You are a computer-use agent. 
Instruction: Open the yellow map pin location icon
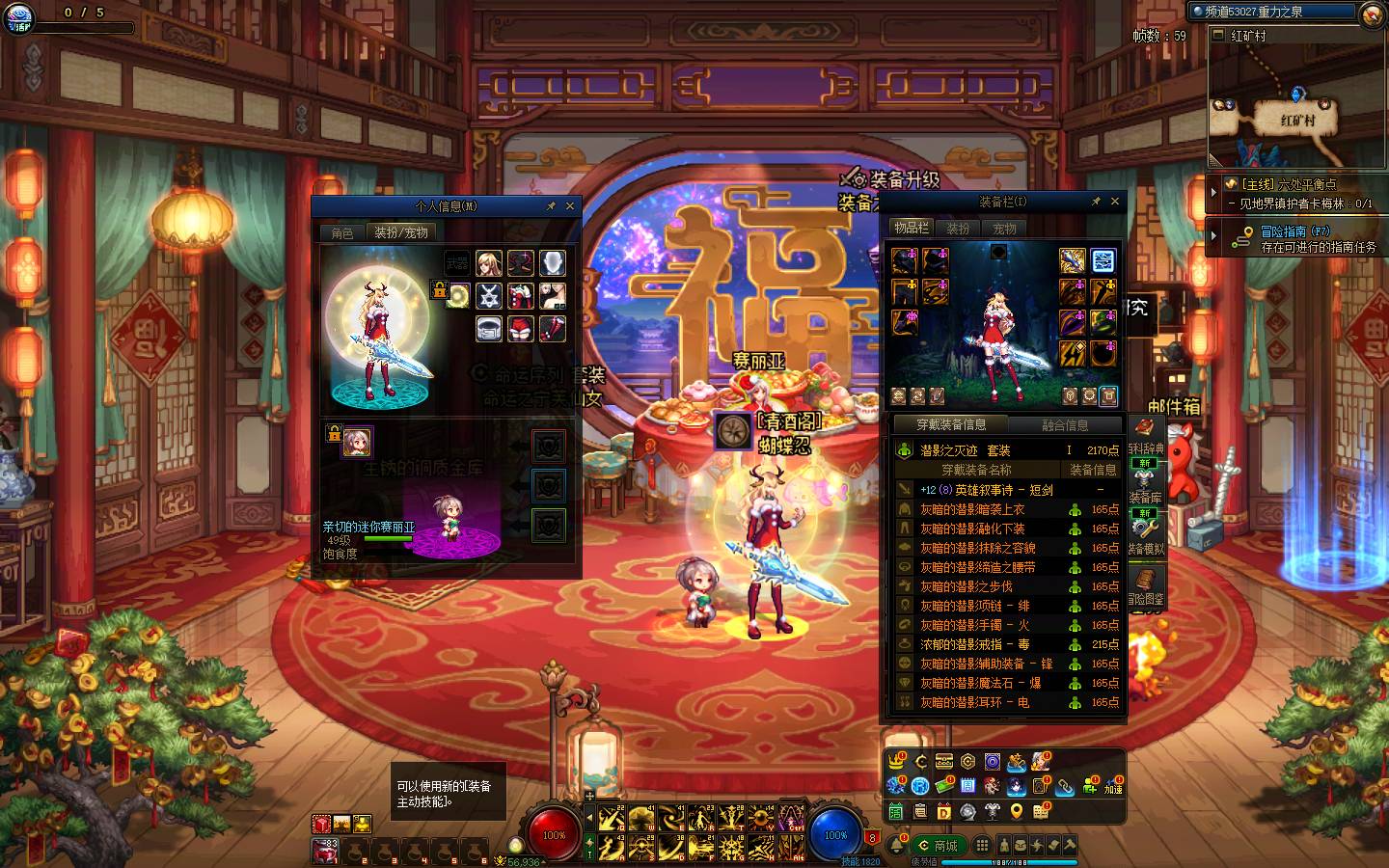1017,812
